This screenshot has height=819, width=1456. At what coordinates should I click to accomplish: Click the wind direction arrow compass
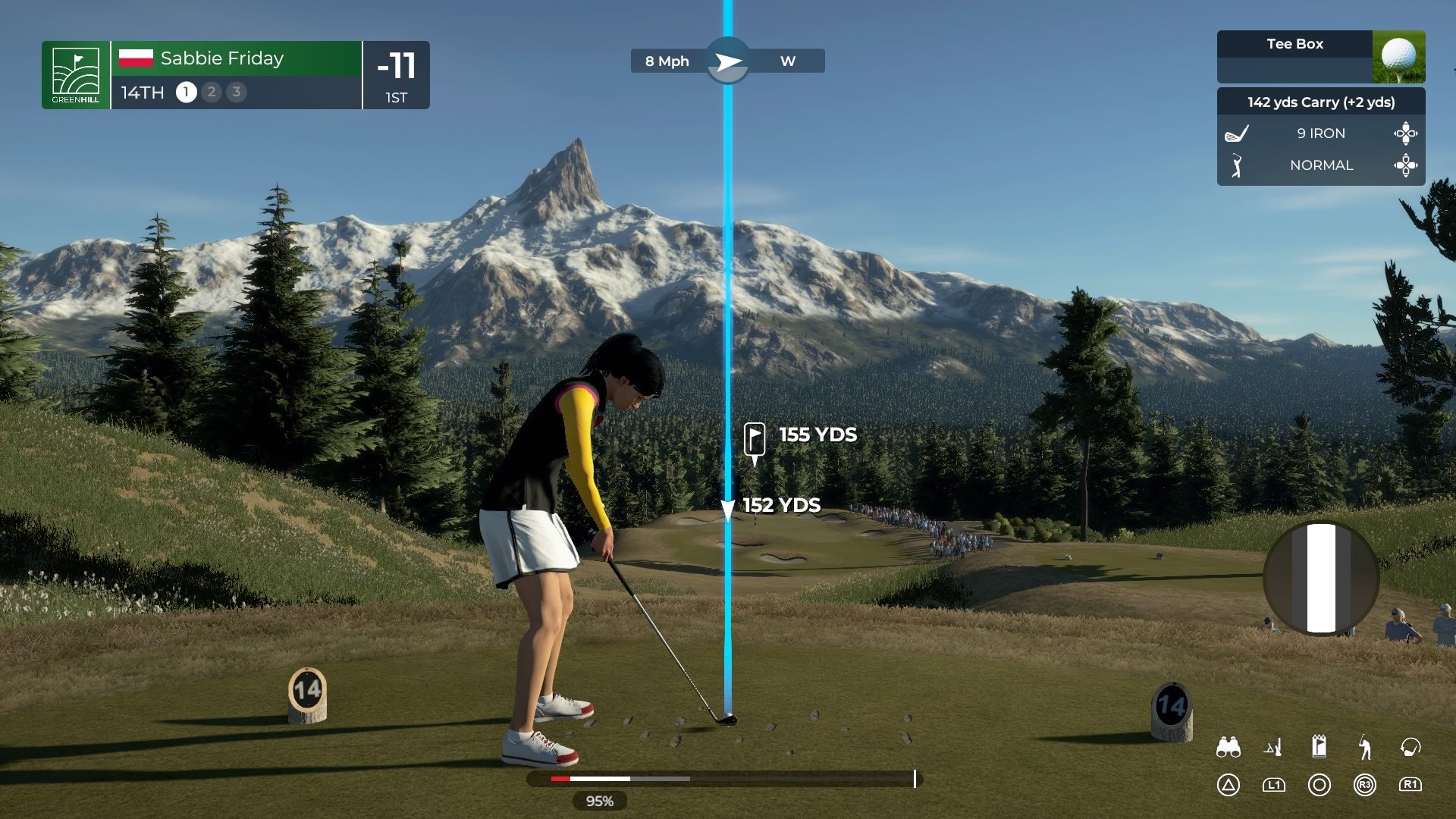coord(728,61)
